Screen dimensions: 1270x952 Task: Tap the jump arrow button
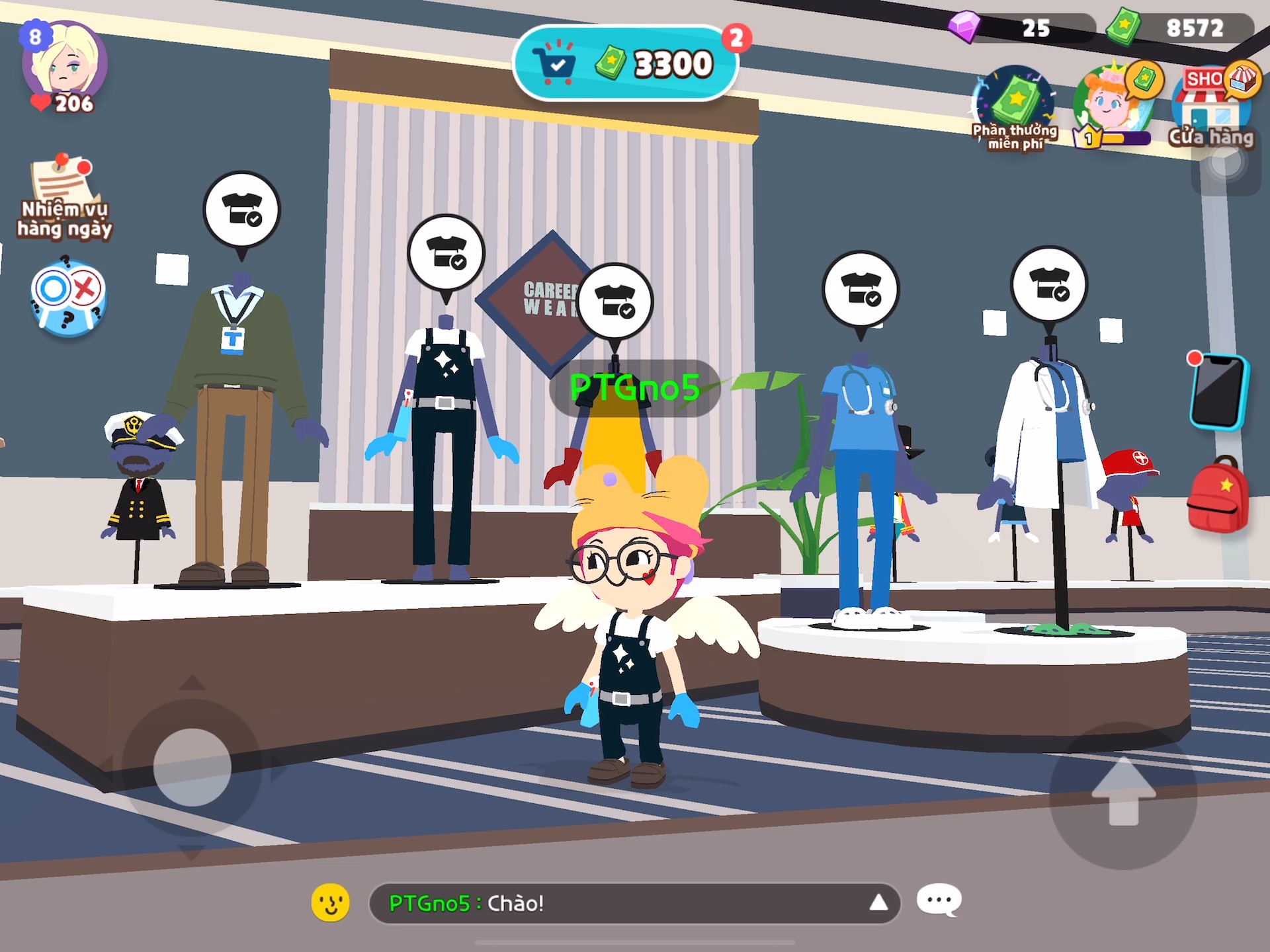1122,793
